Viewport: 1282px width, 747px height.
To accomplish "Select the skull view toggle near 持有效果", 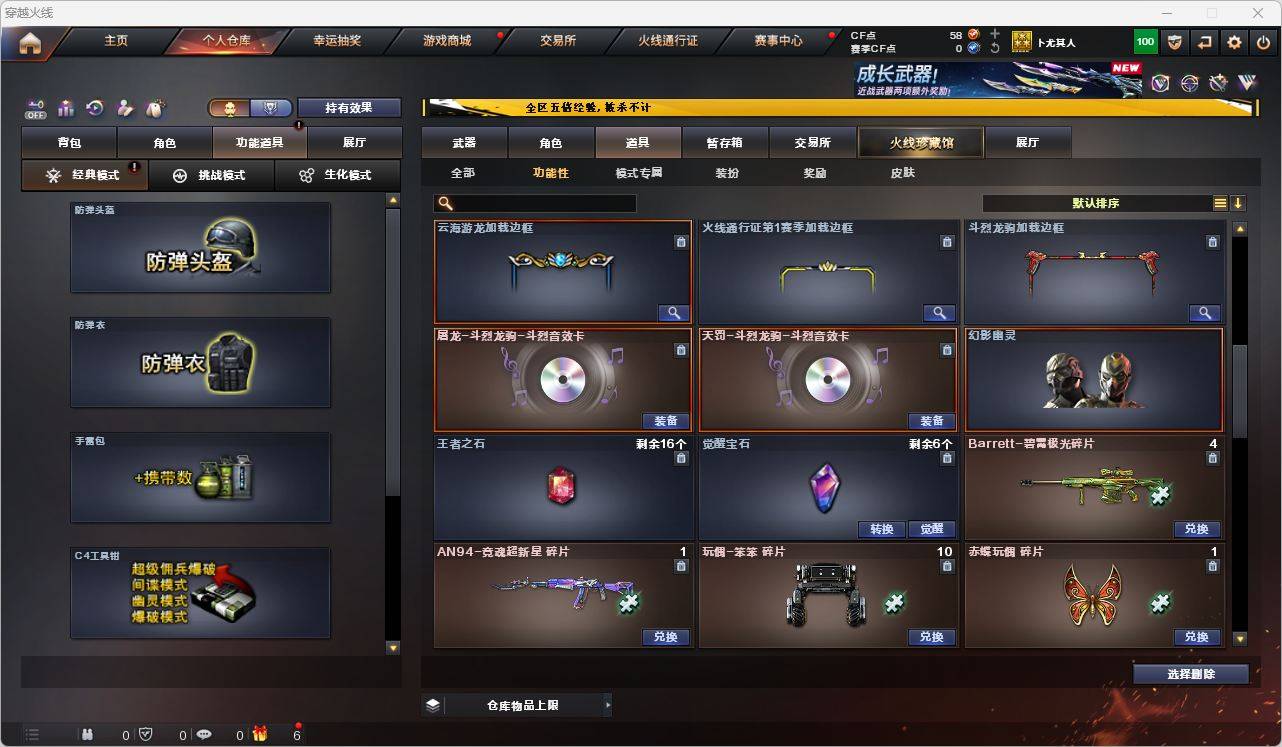I will pos(231,107).
